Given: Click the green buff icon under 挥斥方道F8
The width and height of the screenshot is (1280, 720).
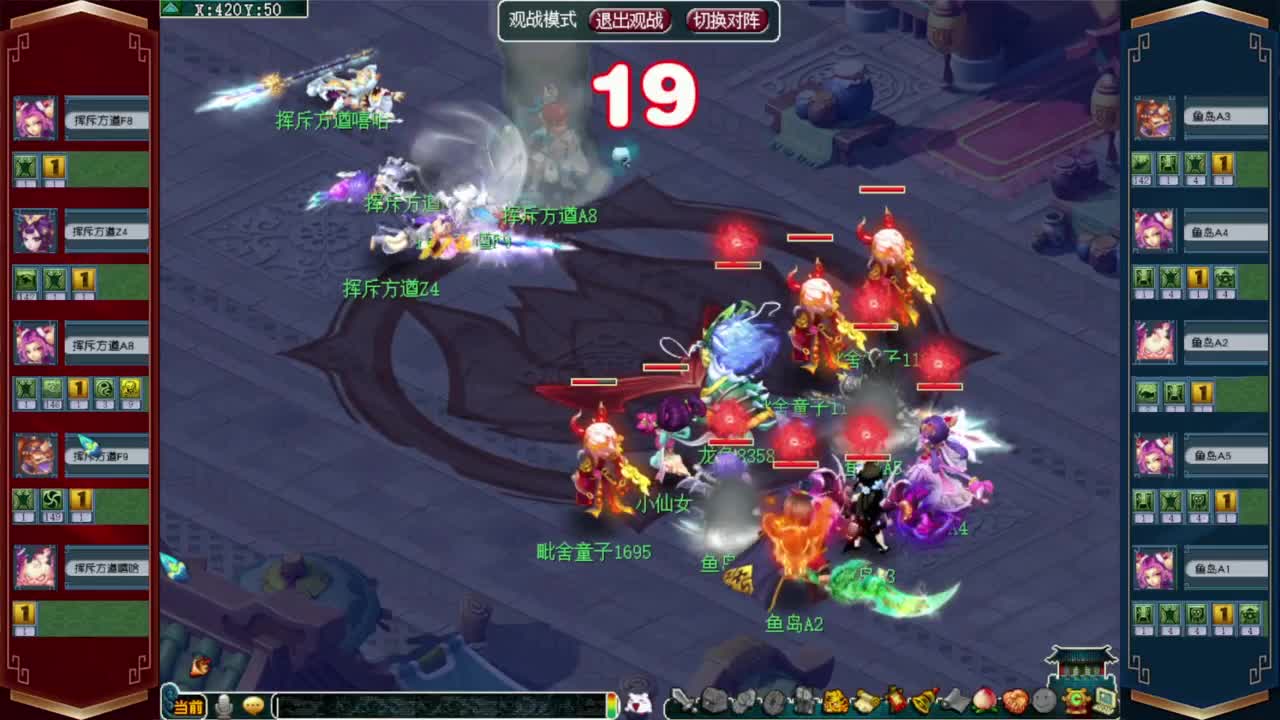Looking at the screenshot, I should point(23,168).
